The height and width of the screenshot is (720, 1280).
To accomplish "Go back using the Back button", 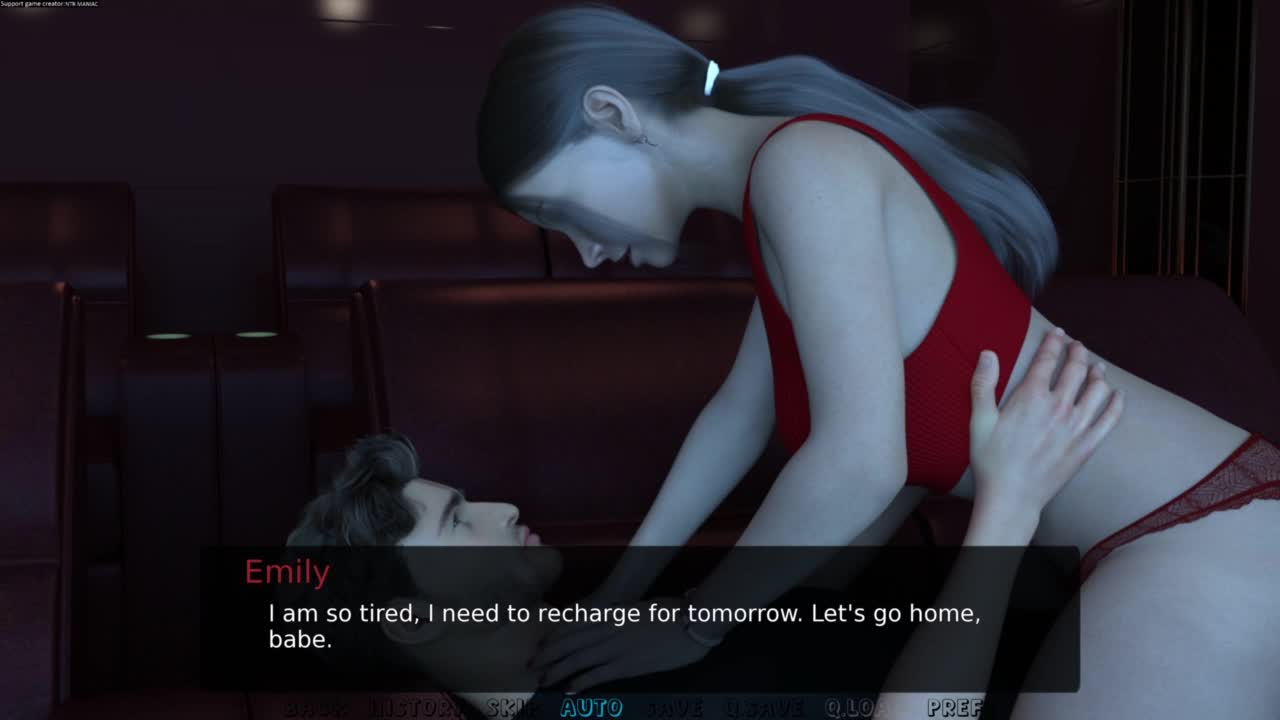I will (x=317, y=708).
